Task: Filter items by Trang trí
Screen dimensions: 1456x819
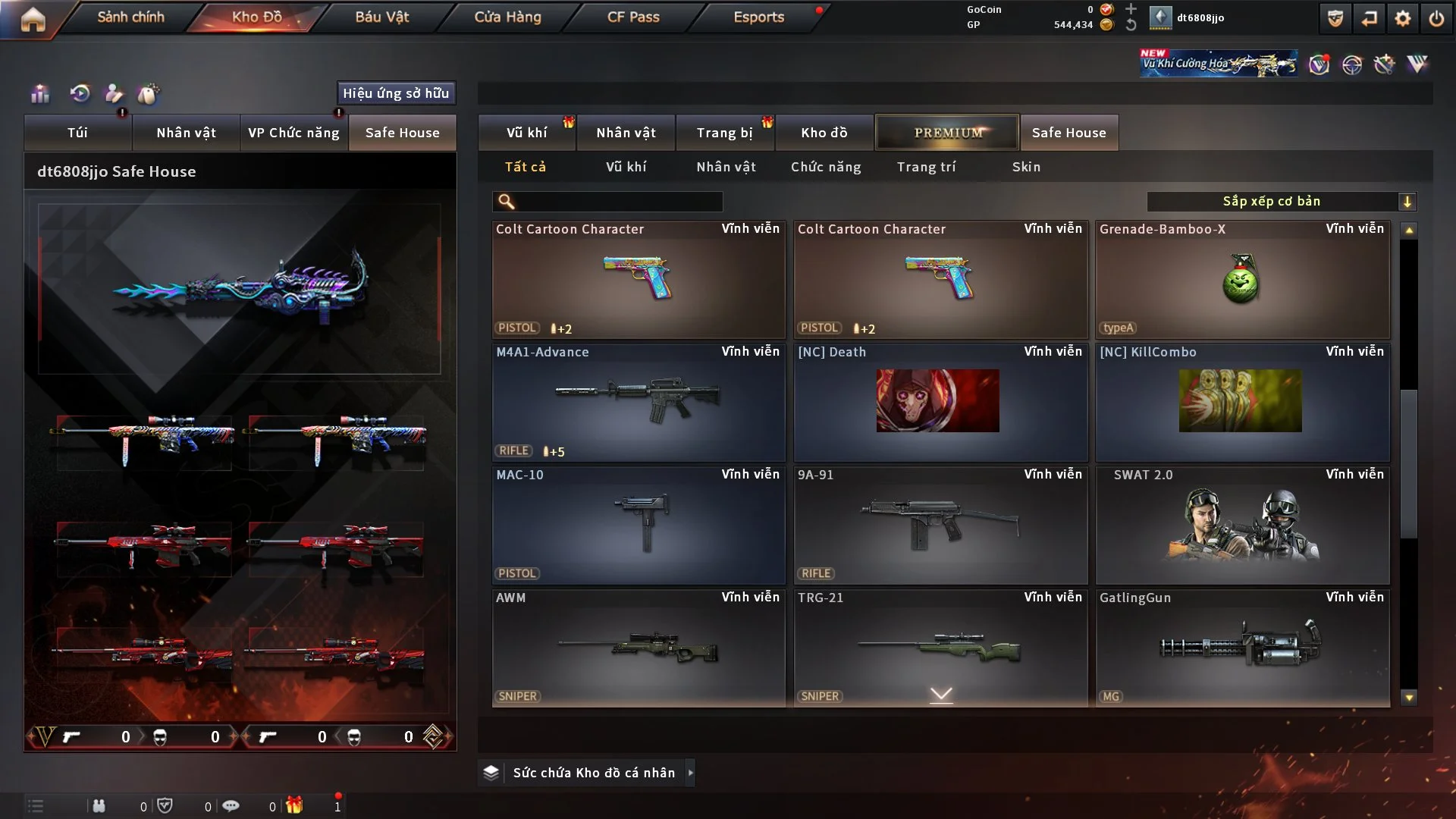Action: point(926,167)
